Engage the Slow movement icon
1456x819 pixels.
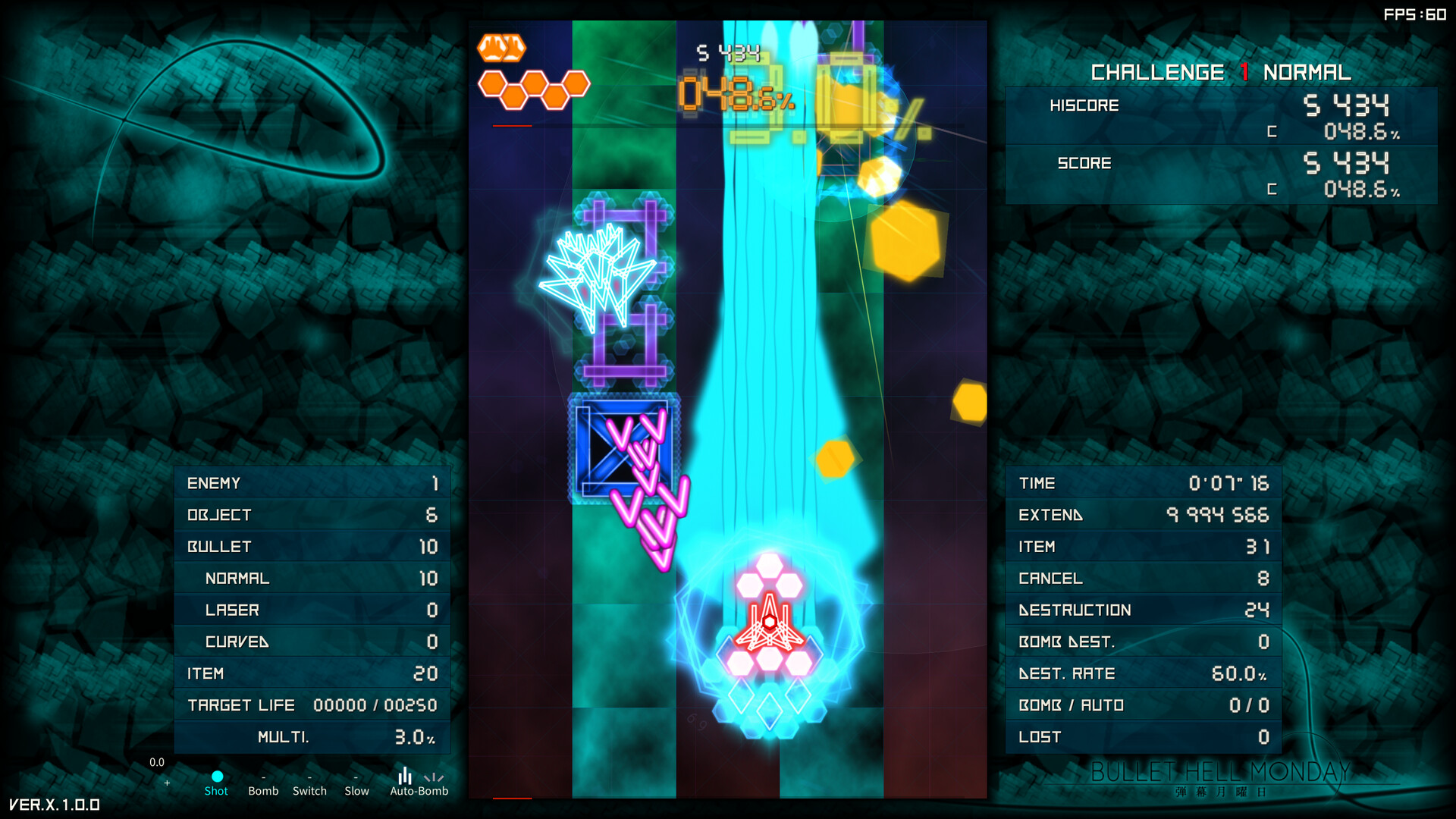click(356, 777)
